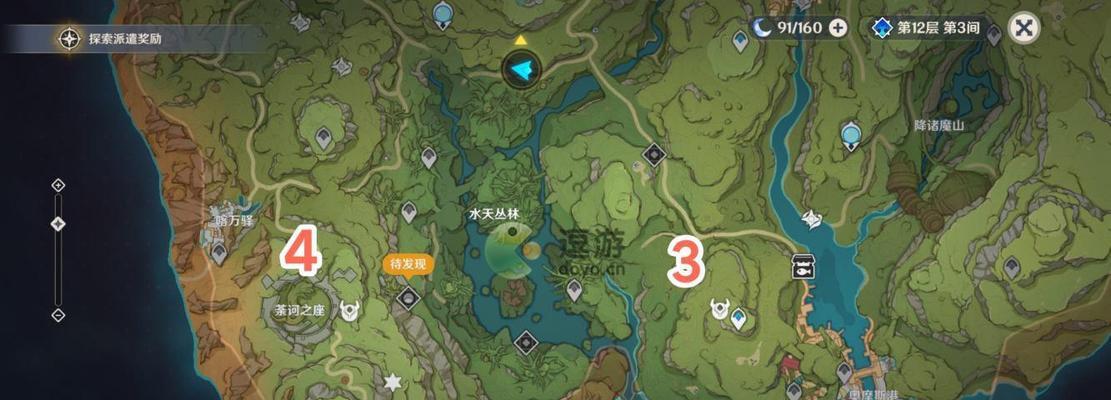Viewport: 1111px width, 400px height.
Task: Select the domain marker beside 茶诃之座
Action: 350,310
